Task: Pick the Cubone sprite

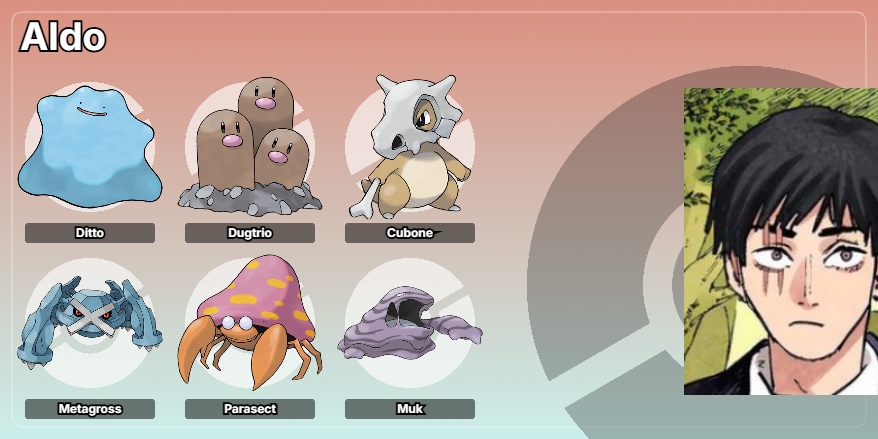Action: tap(410, 147)
